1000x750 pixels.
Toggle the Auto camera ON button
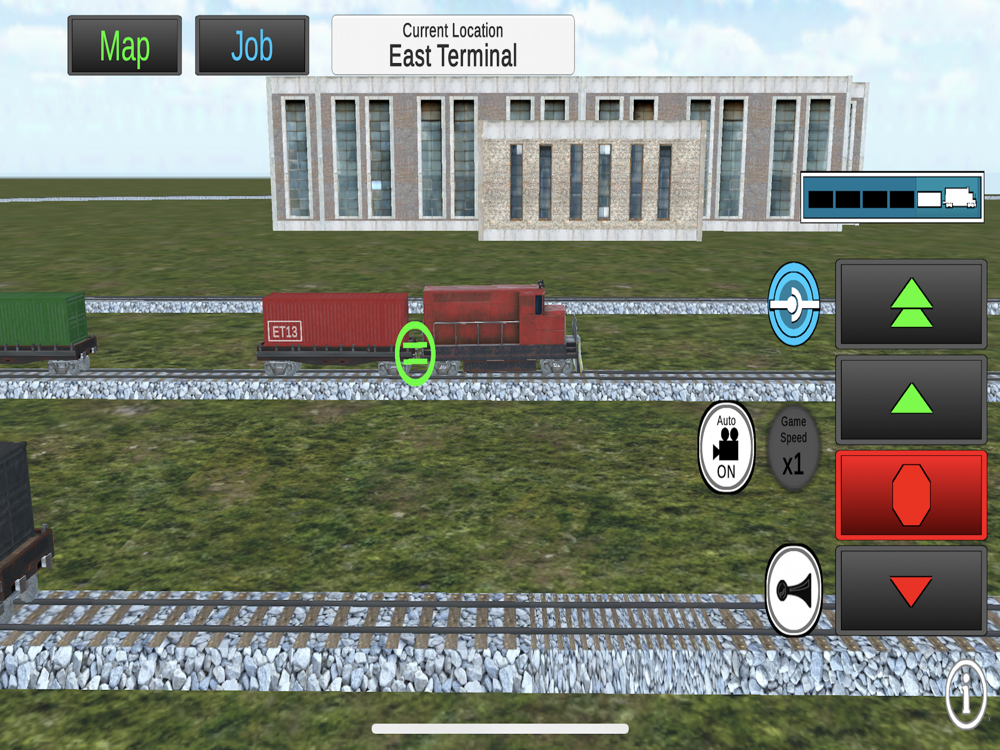[x=726, y=447]
